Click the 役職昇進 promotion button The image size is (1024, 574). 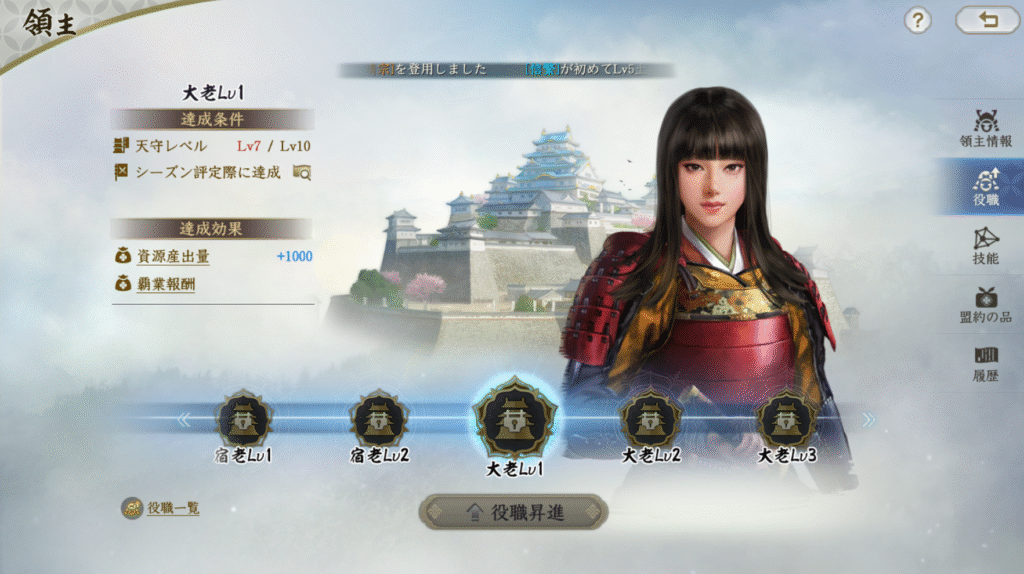(513, 512)
